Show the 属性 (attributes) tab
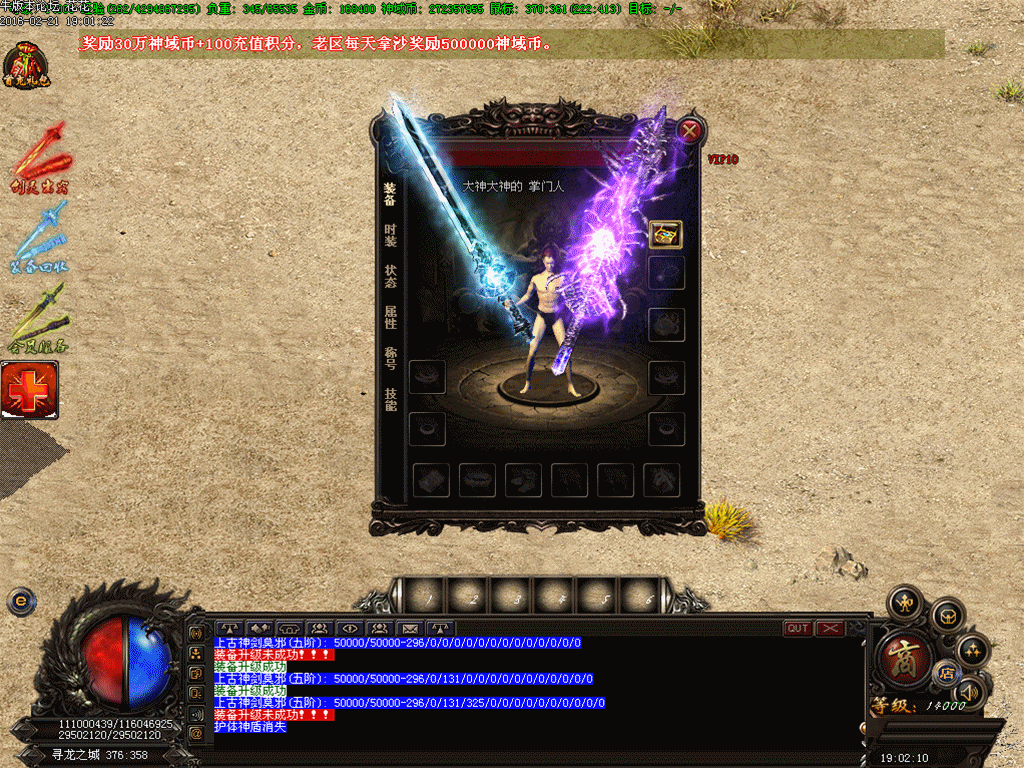 click(390, 317)
